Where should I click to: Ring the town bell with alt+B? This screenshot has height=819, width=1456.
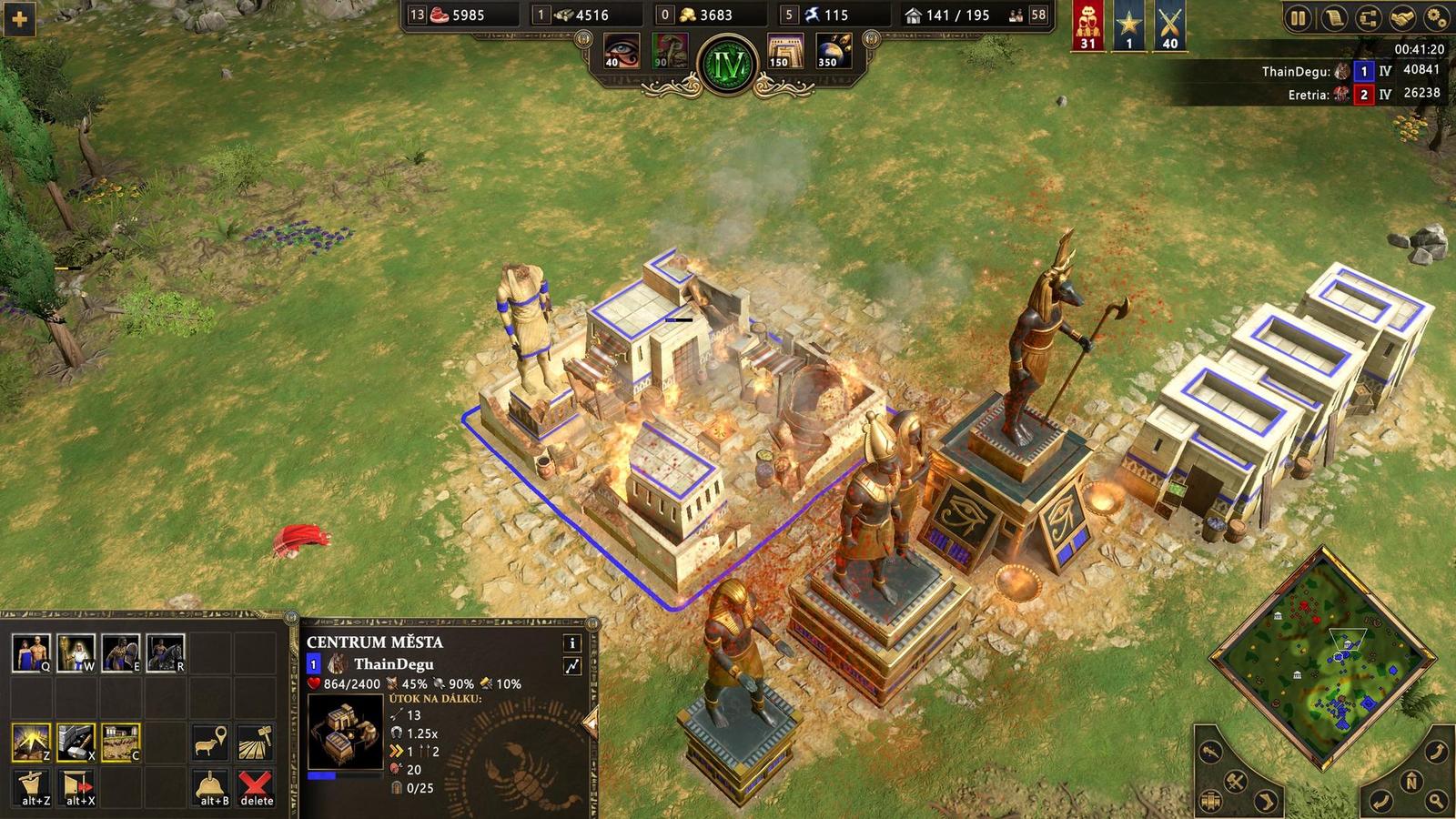pos(210,784)
